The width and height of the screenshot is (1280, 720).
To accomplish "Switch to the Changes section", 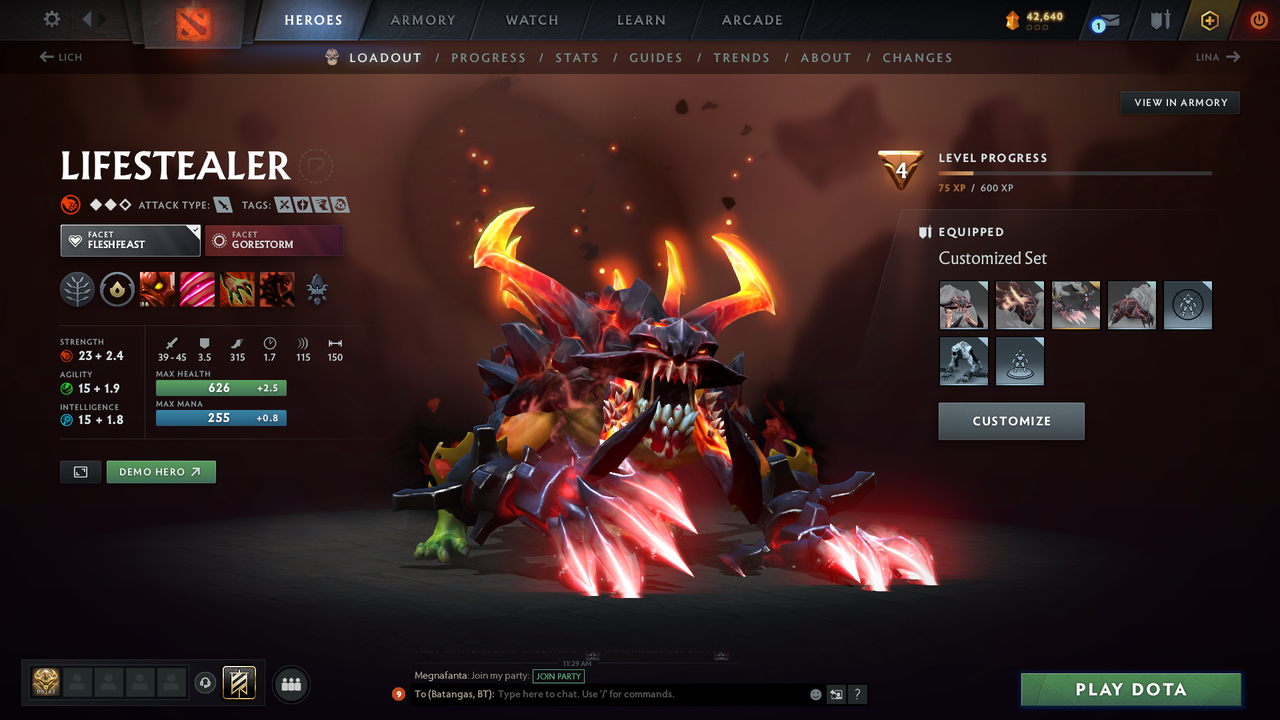I will point(917,58).
